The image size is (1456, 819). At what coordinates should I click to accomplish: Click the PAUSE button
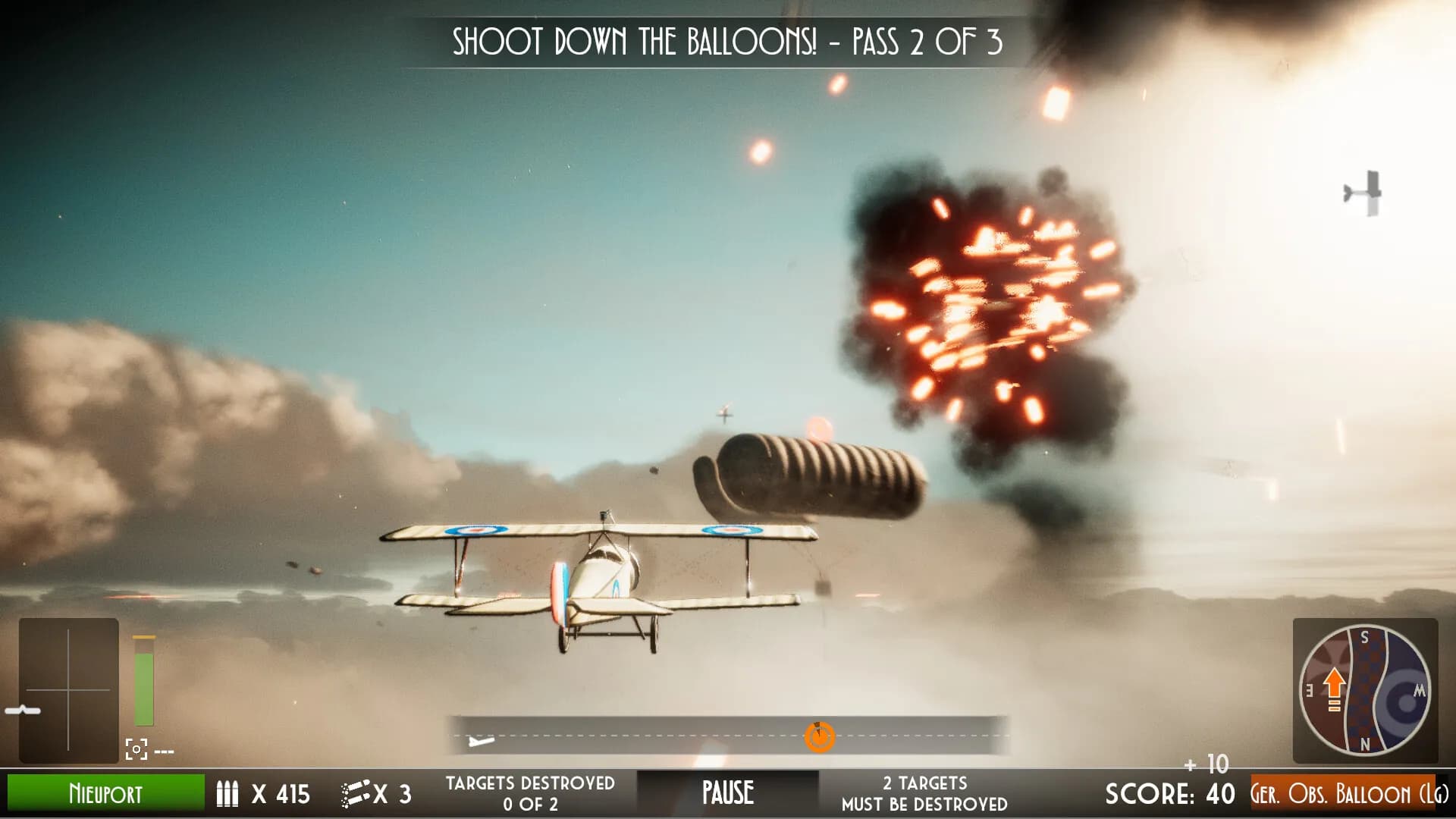tap(728, 793)
